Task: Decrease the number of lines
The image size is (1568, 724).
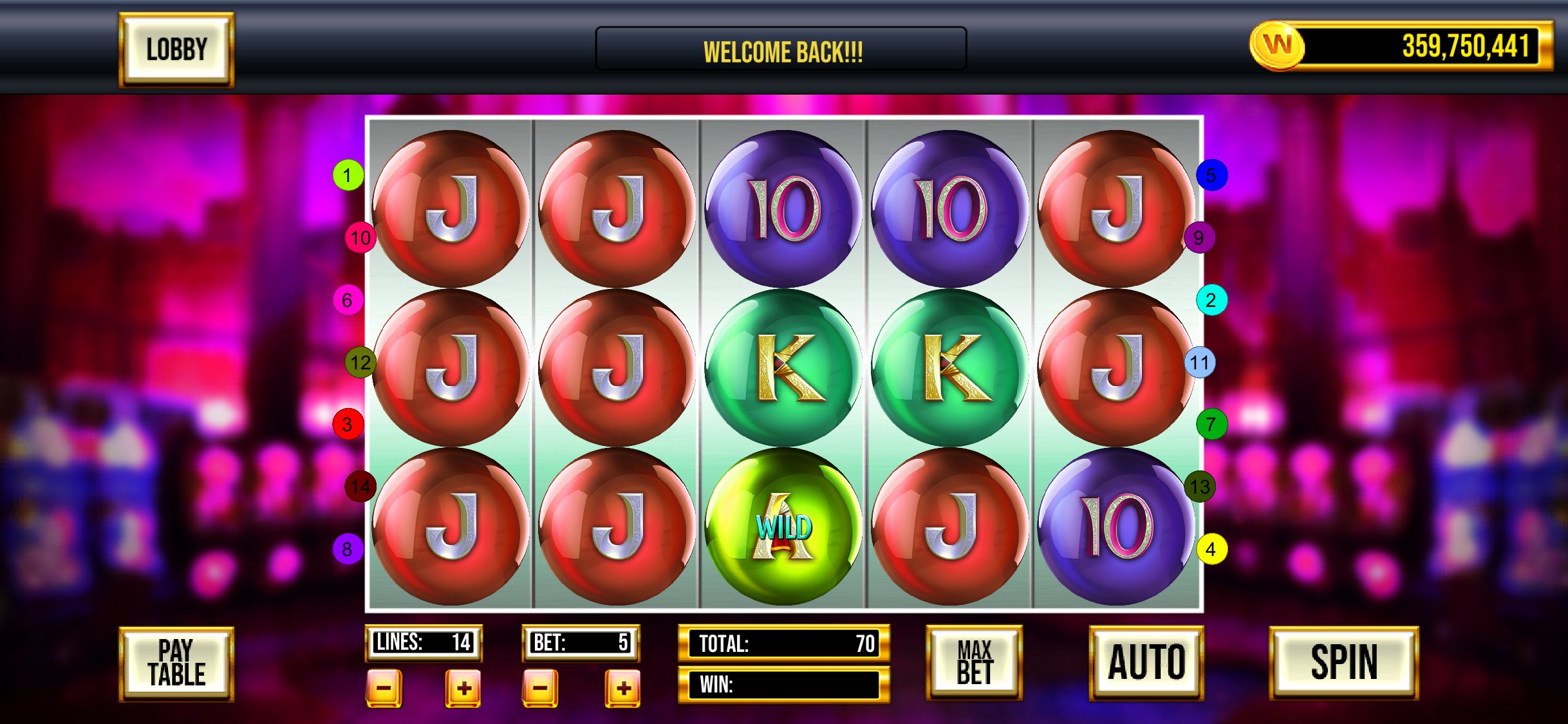Action: (384, 688)
